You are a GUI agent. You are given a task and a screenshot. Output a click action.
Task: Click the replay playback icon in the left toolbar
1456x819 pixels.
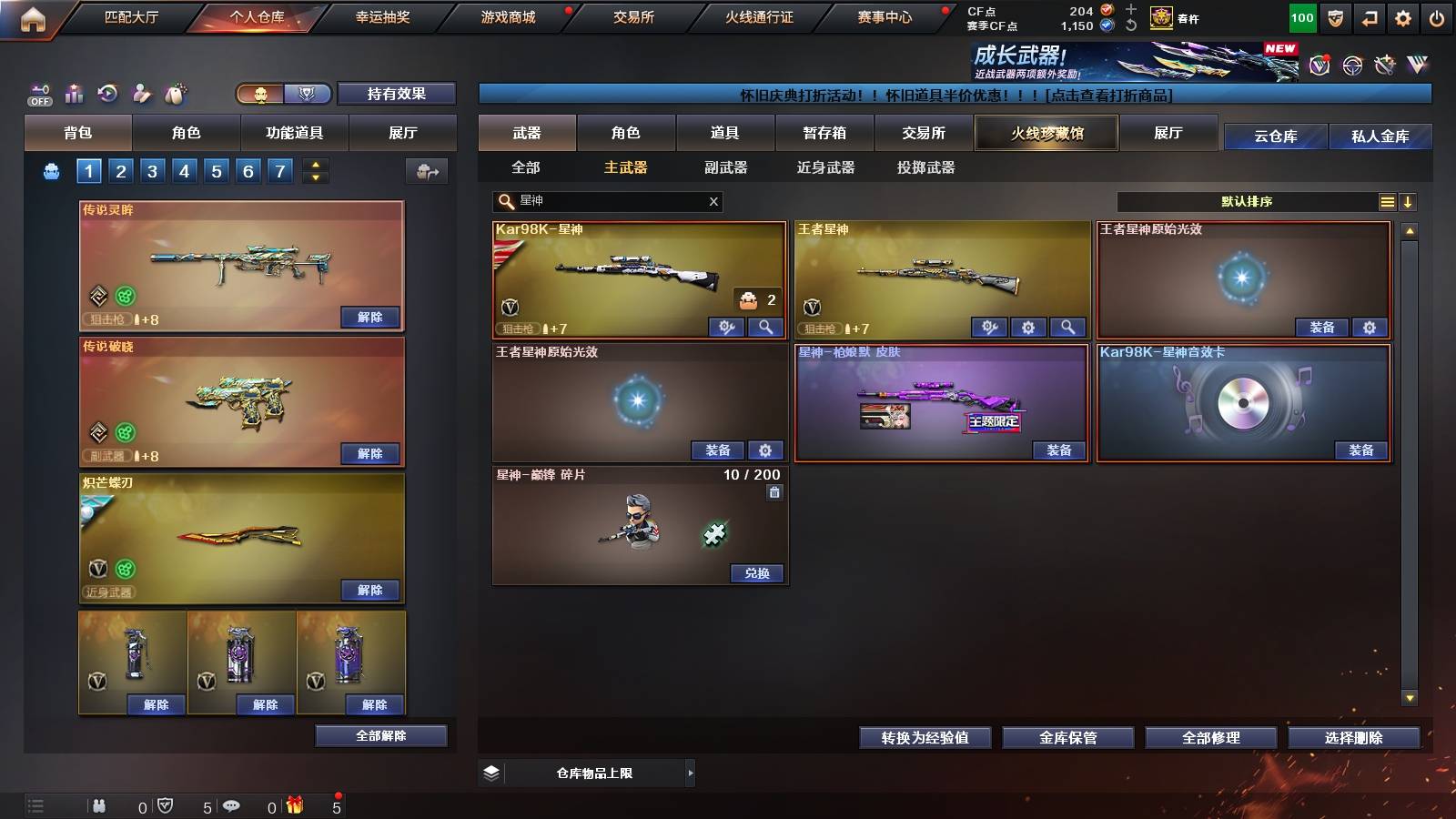(107, 93)
